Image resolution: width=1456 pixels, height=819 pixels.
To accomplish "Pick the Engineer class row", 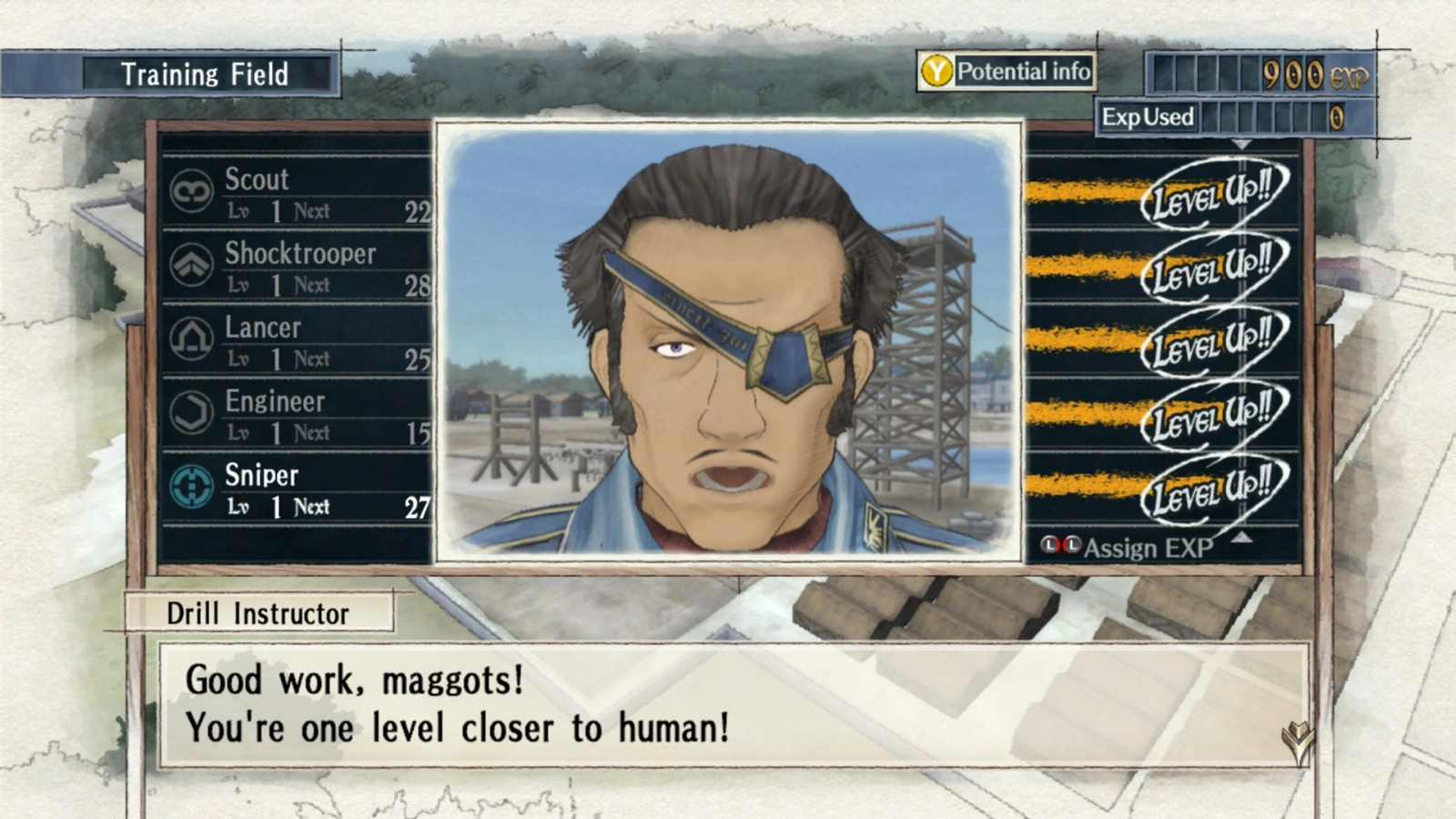I will point(300,414).
